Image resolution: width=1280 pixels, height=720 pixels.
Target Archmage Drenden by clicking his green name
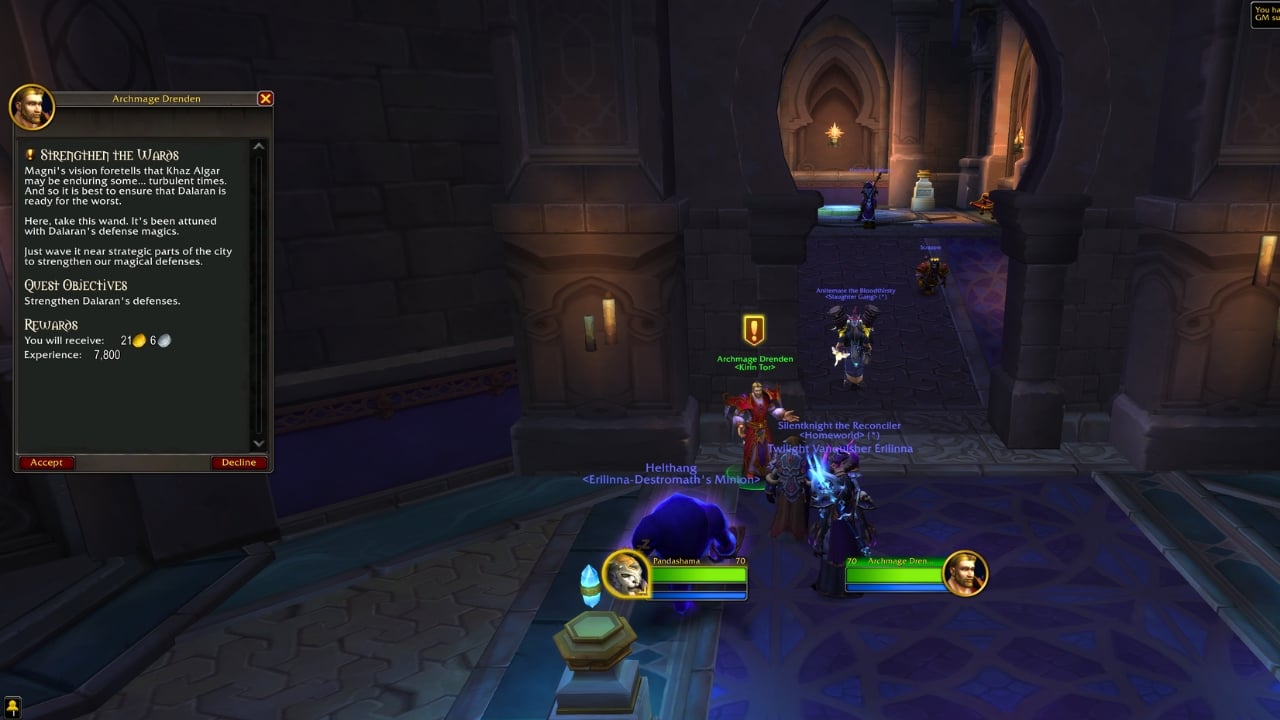(x=754, y=357)
